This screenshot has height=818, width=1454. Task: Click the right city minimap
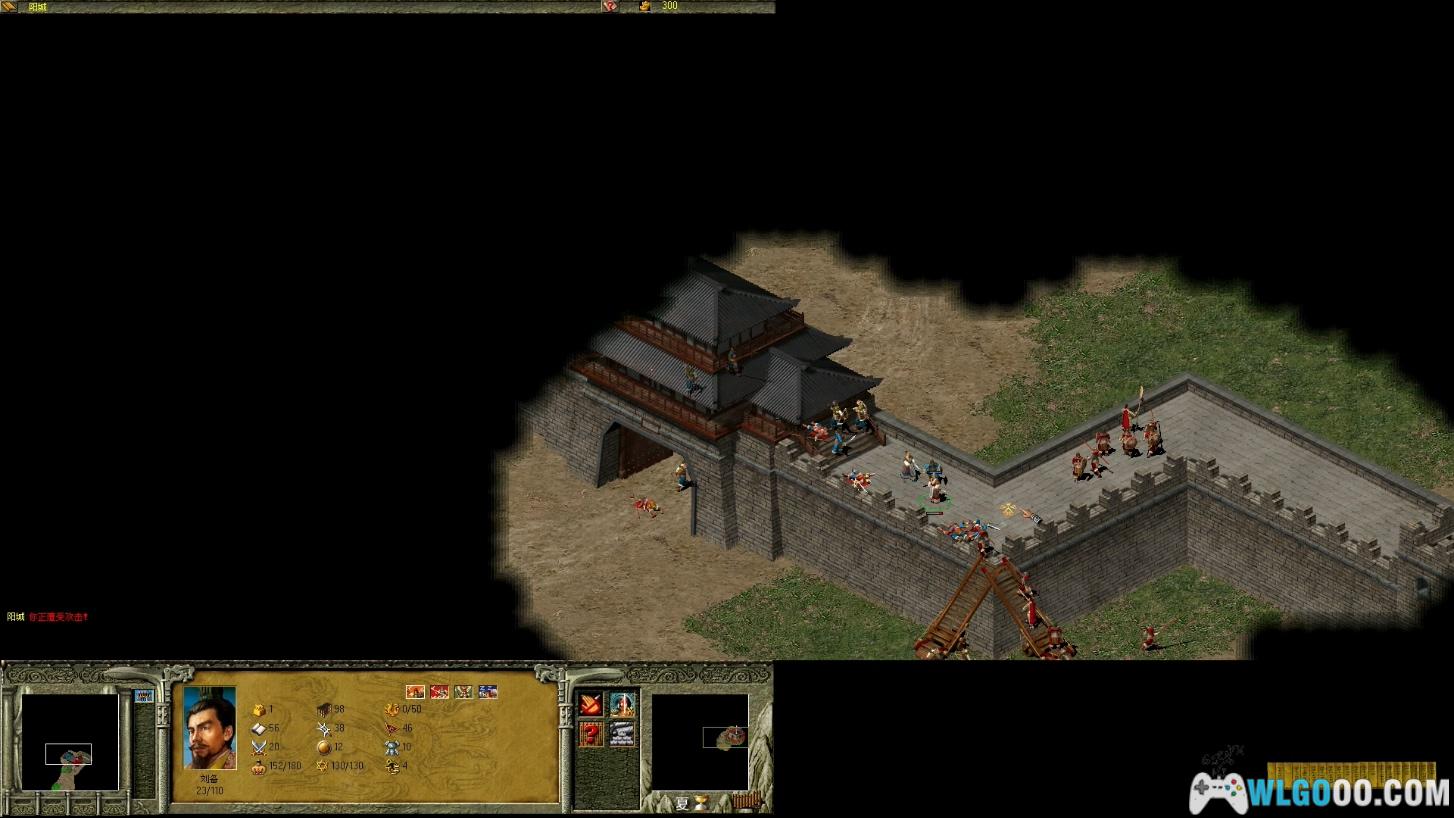pos(699,742)
